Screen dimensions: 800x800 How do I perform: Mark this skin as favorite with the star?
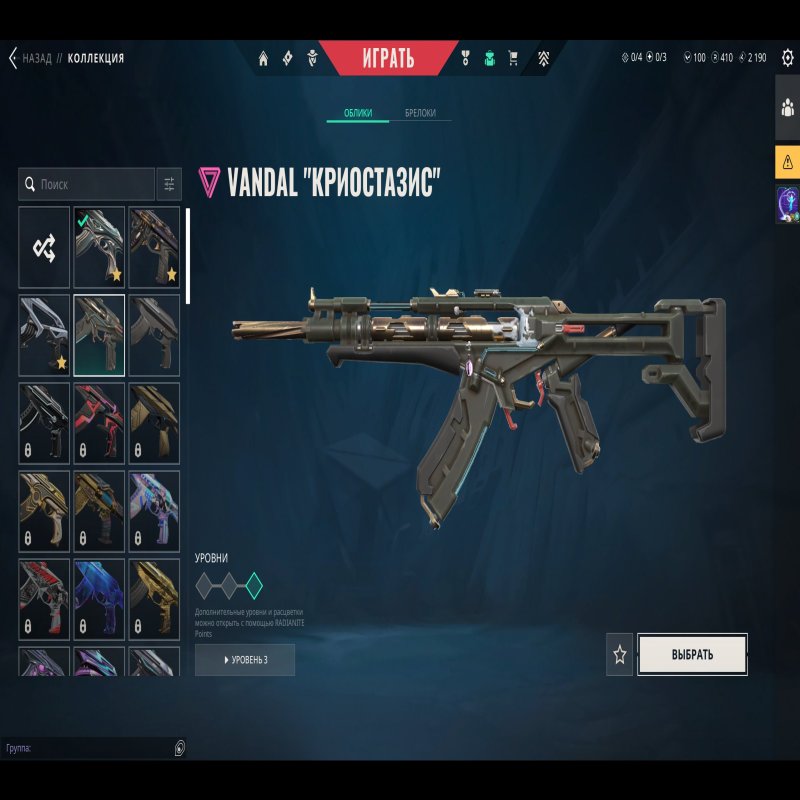(620, 655)
